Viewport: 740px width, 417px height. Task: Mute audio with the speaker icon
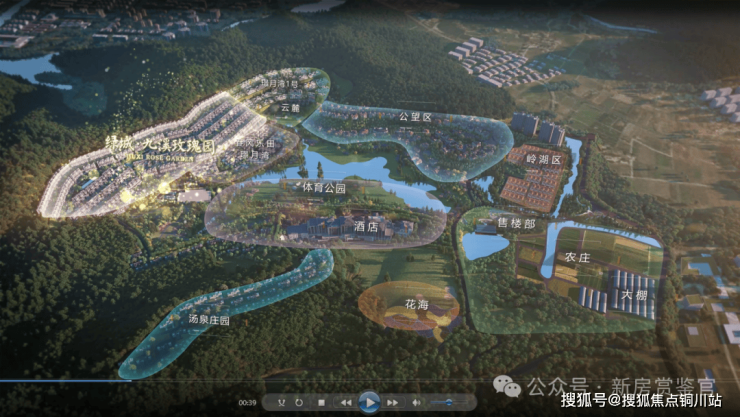(x=416, y=403)
